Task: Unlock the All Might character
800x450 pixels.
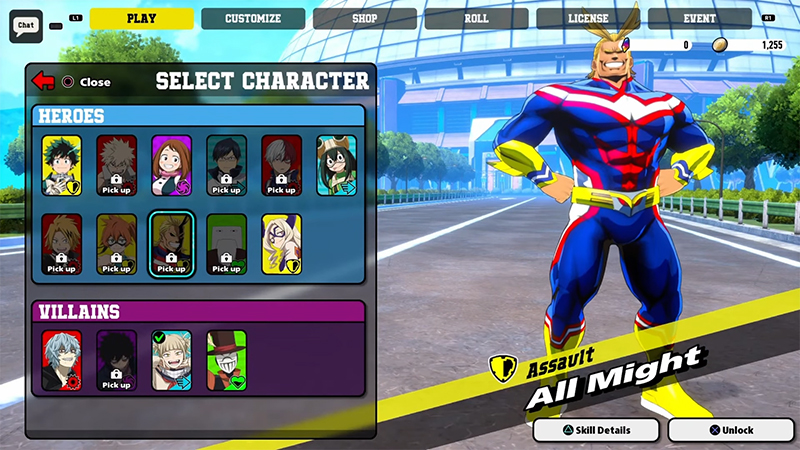Action: pos(730,430)
